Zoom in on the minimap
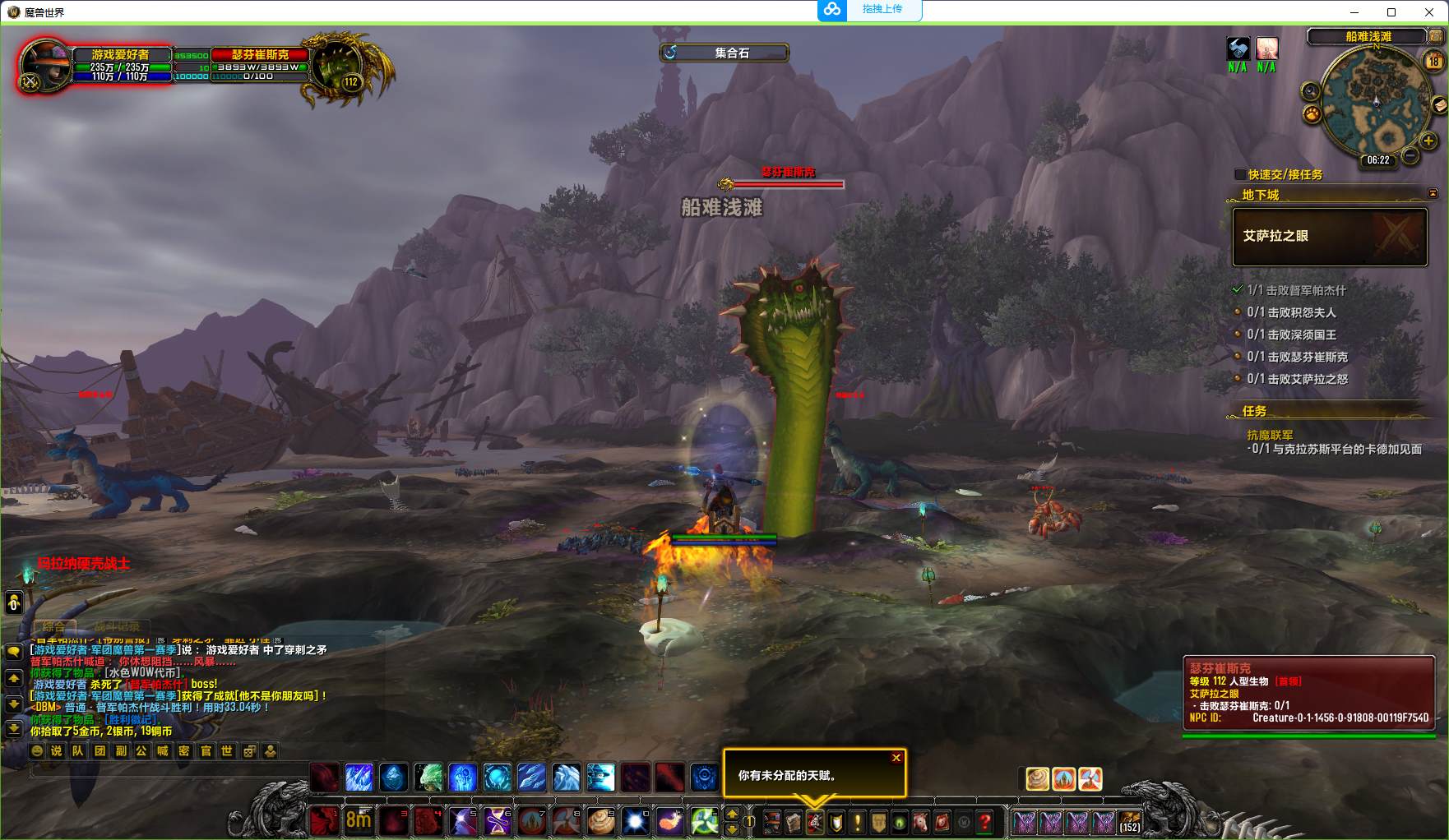Image resolution: width=1449 pixels, height=840 pixels. [1428, 141]
